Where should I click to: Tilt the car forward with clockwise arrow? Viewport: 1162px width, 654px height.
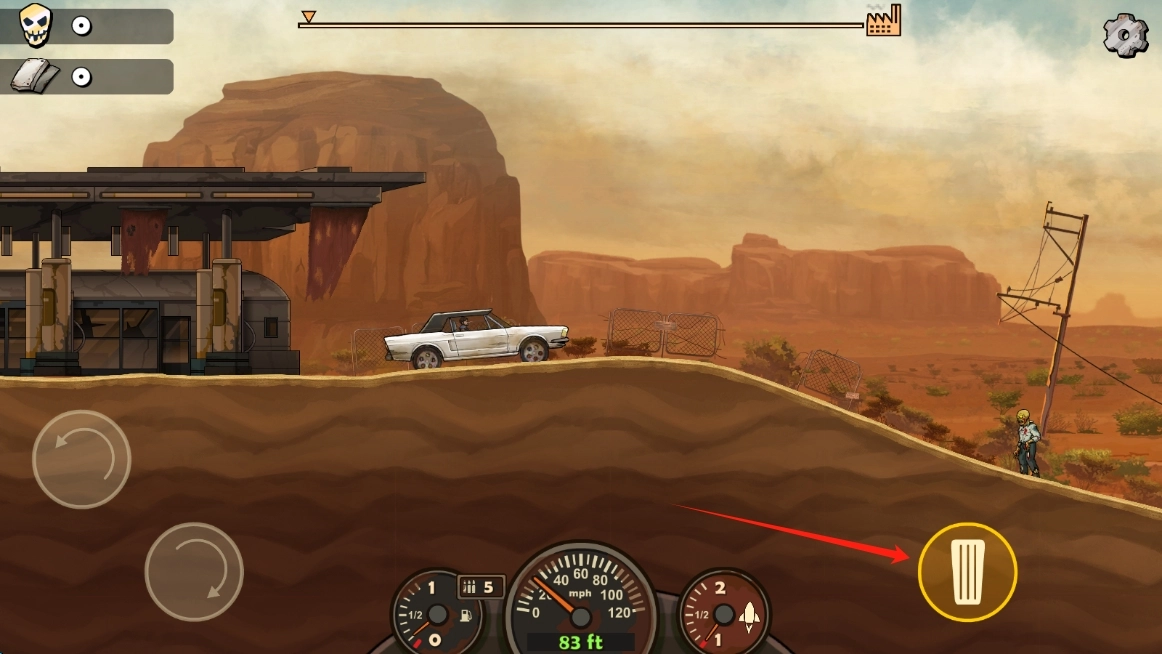coord(194,571)
